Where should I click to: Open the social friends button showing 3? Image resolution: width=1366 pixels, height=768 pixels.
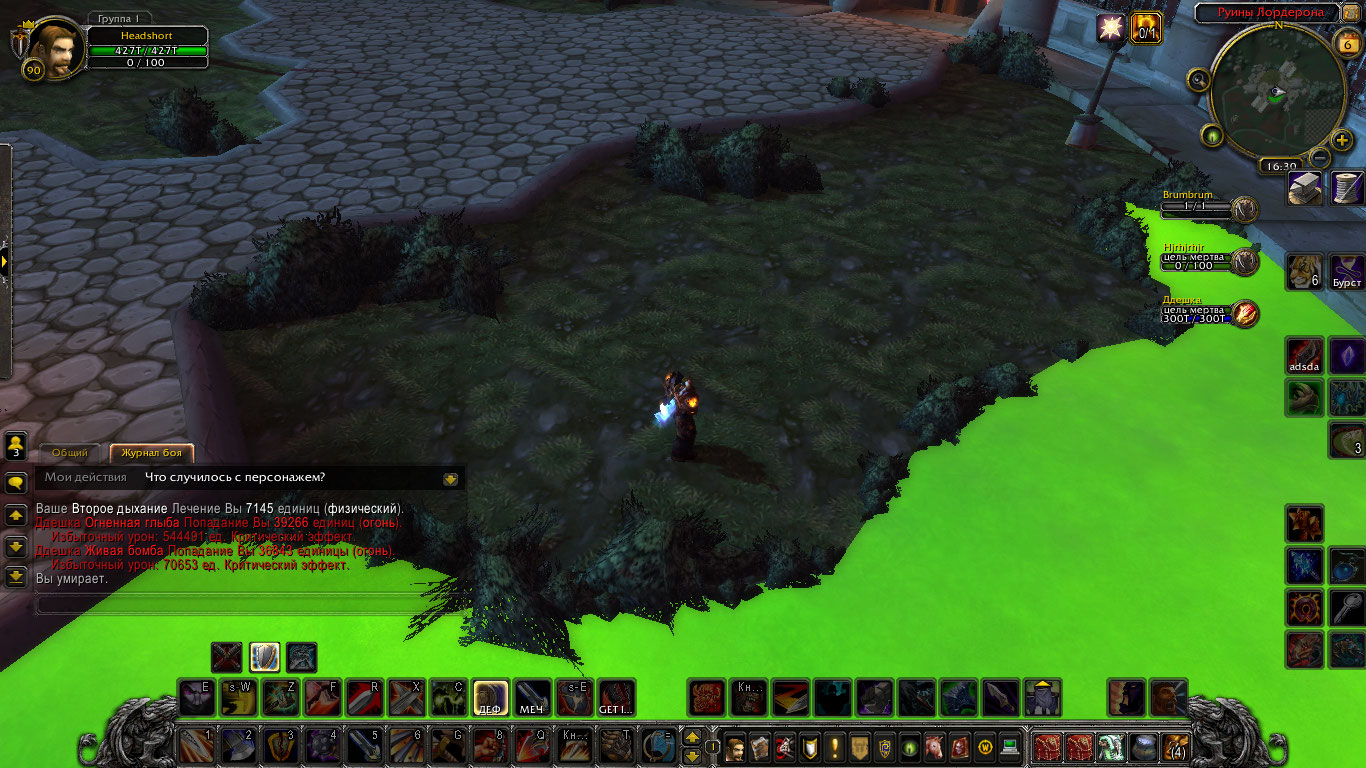point(16,445)
